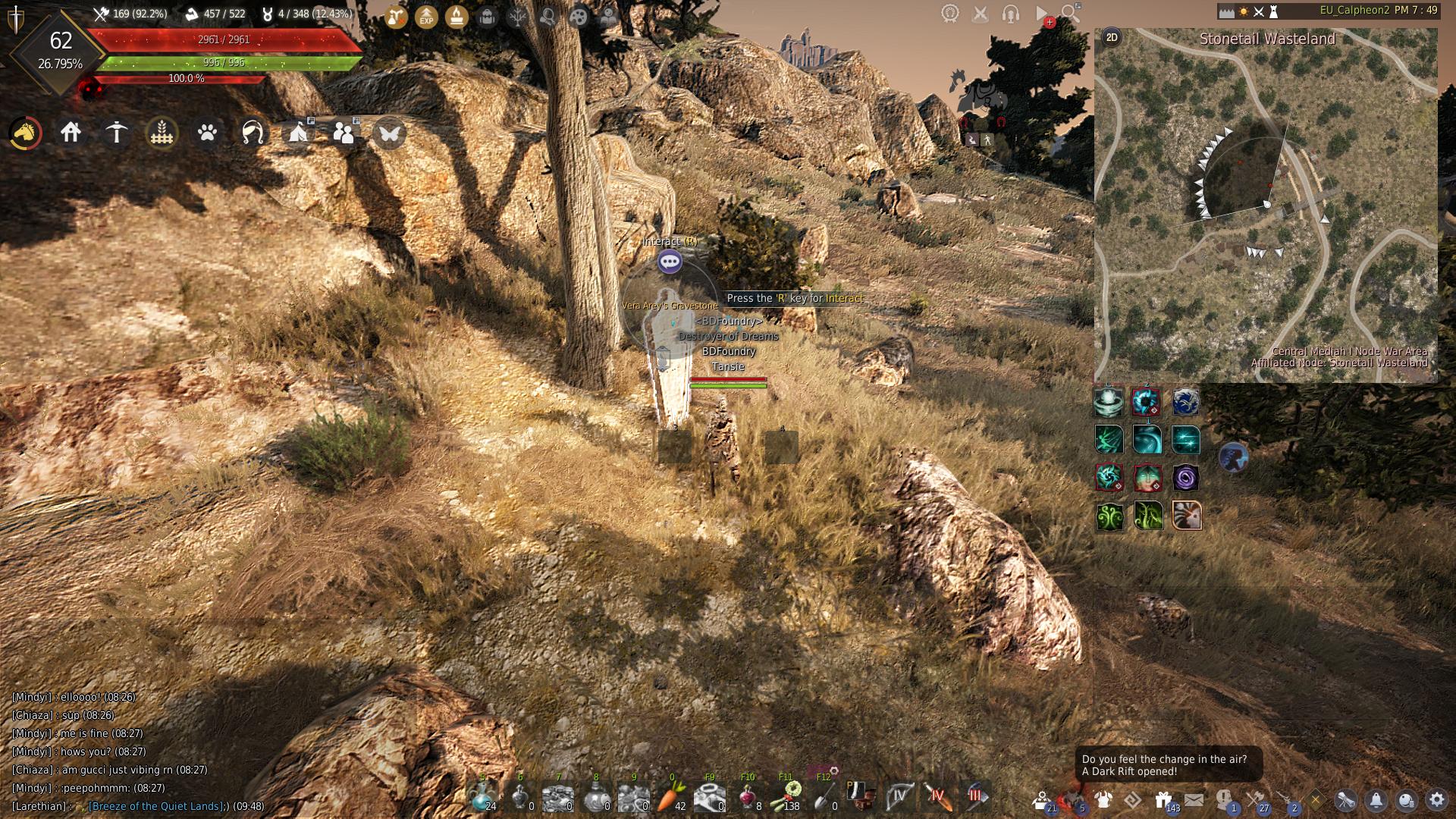The width and height of the screenshot is (1456, 819).
Task: Activate the purple vortex skill icon
Action: (1185, 478)
